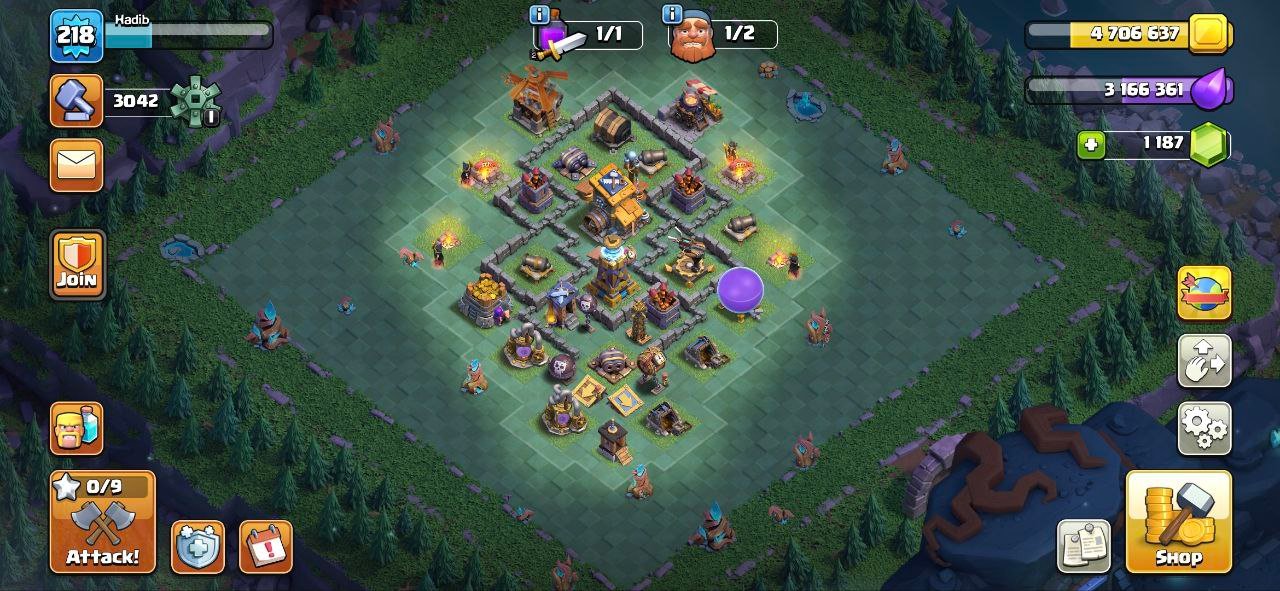Open the level 218 player profile
1280x591 pixels.
pos(77,36)
